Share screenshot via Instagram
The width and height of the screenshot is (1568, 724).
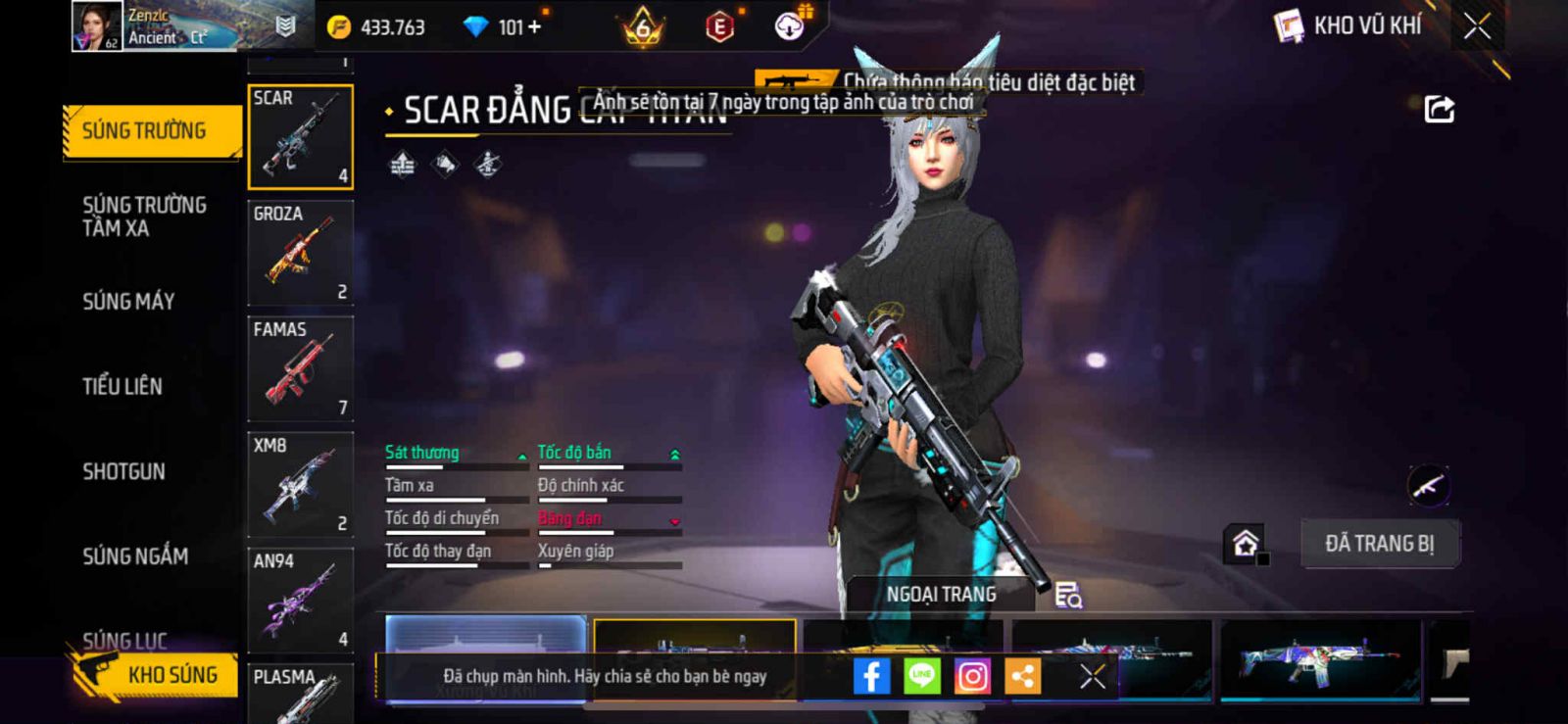tap(972, 676)
